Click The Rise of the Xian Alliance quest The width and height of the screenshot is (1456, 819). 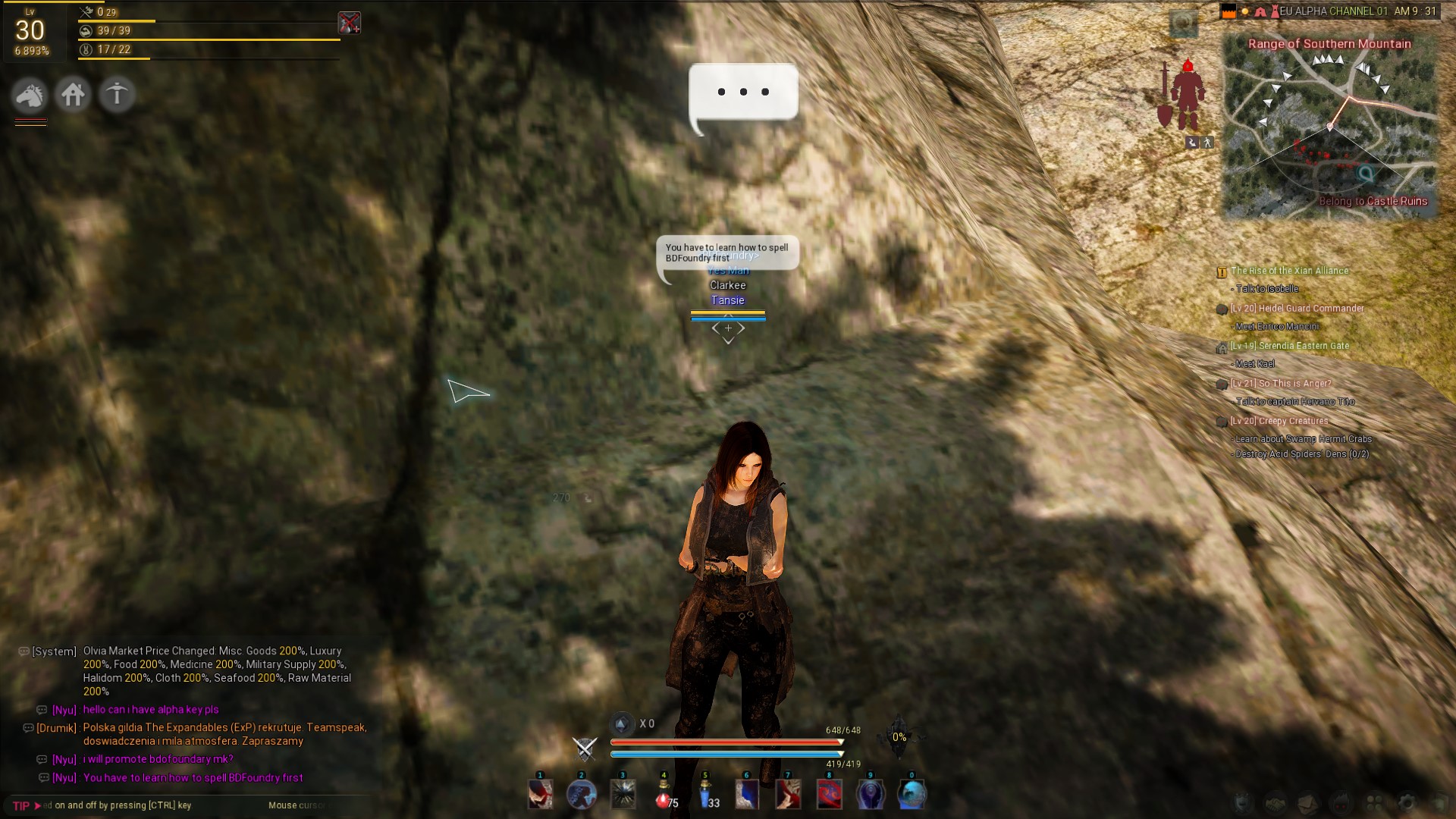coord(1289,271)
